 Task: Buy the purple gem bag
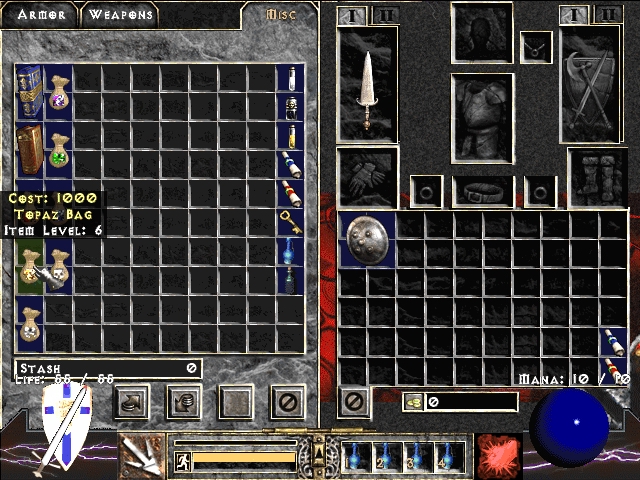coord(58,92)
